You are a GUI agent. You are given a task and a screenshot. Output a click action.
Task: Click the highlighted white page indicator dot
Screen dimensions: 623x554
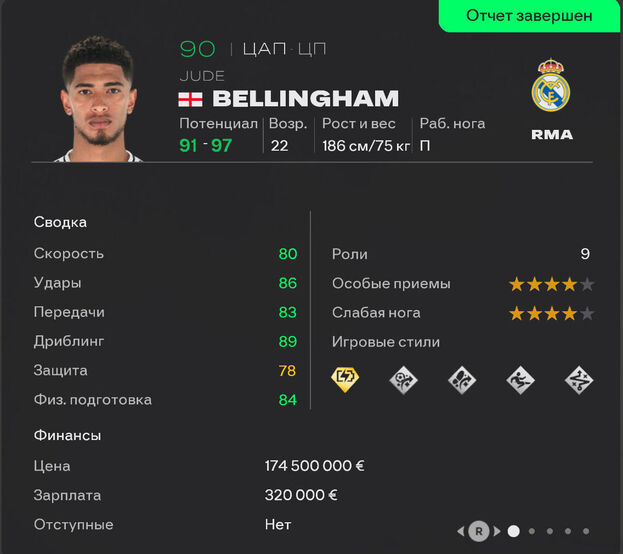coord(513,531)
